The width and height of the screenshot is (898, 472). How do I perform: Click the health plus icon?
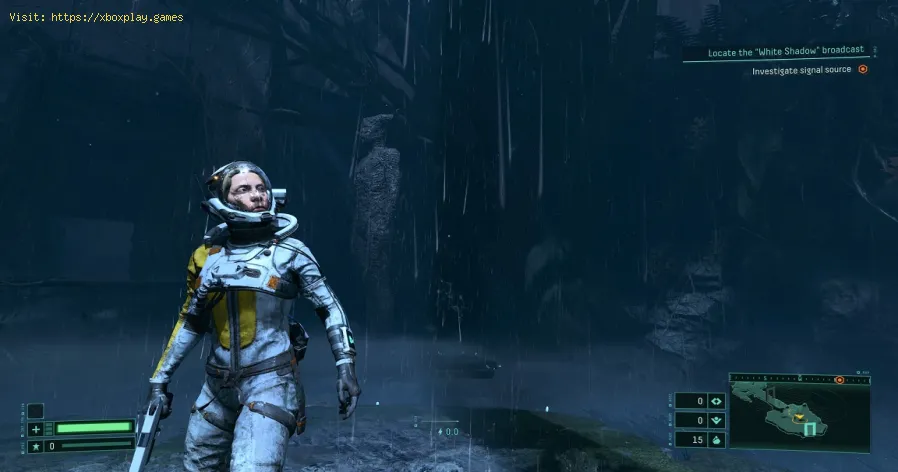pos(36,428)
